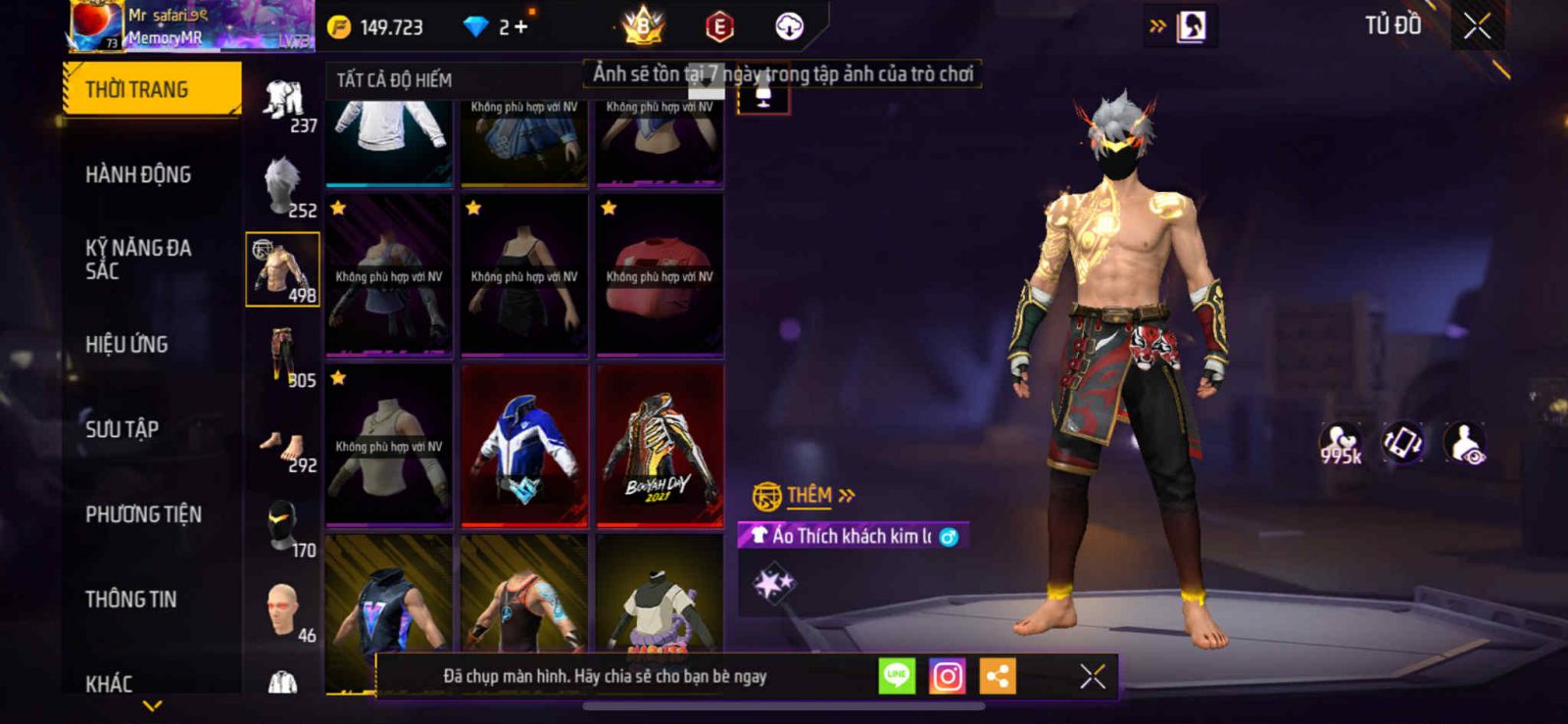
Task: Open the hair subcategory icon
Action: (x=282, y=184)
